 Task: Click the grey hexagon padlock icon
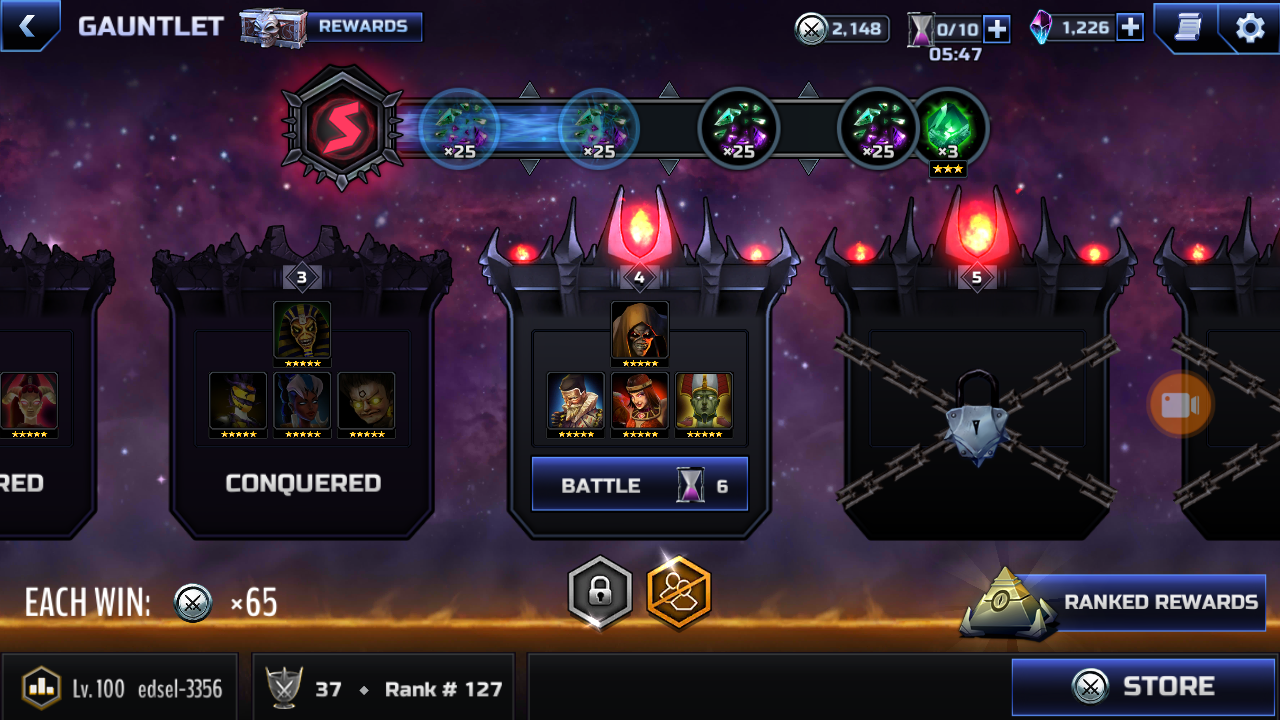coord(600,593)
